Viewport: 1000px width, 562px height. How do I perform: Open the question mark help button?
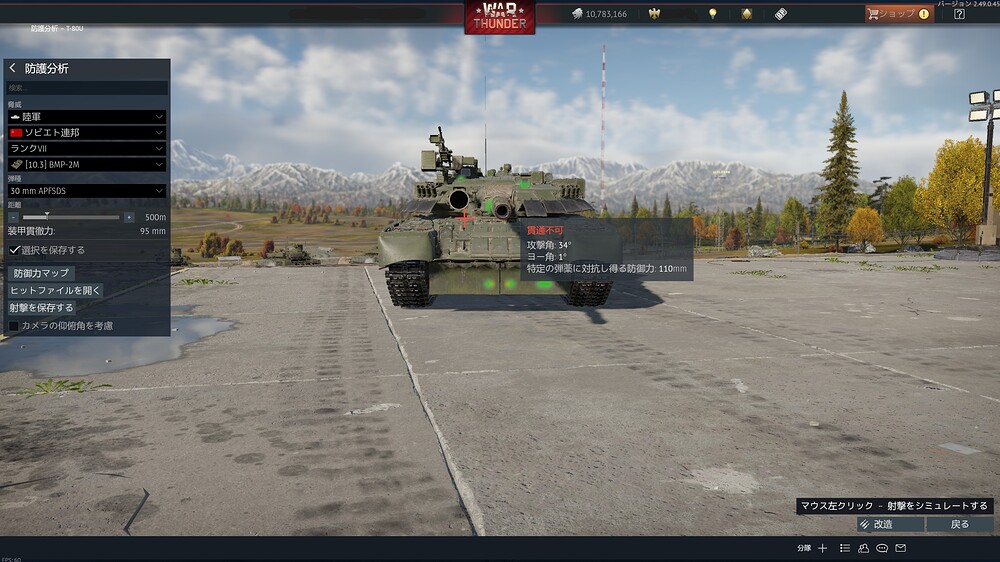pyautogui.click(x=959, y=14)
